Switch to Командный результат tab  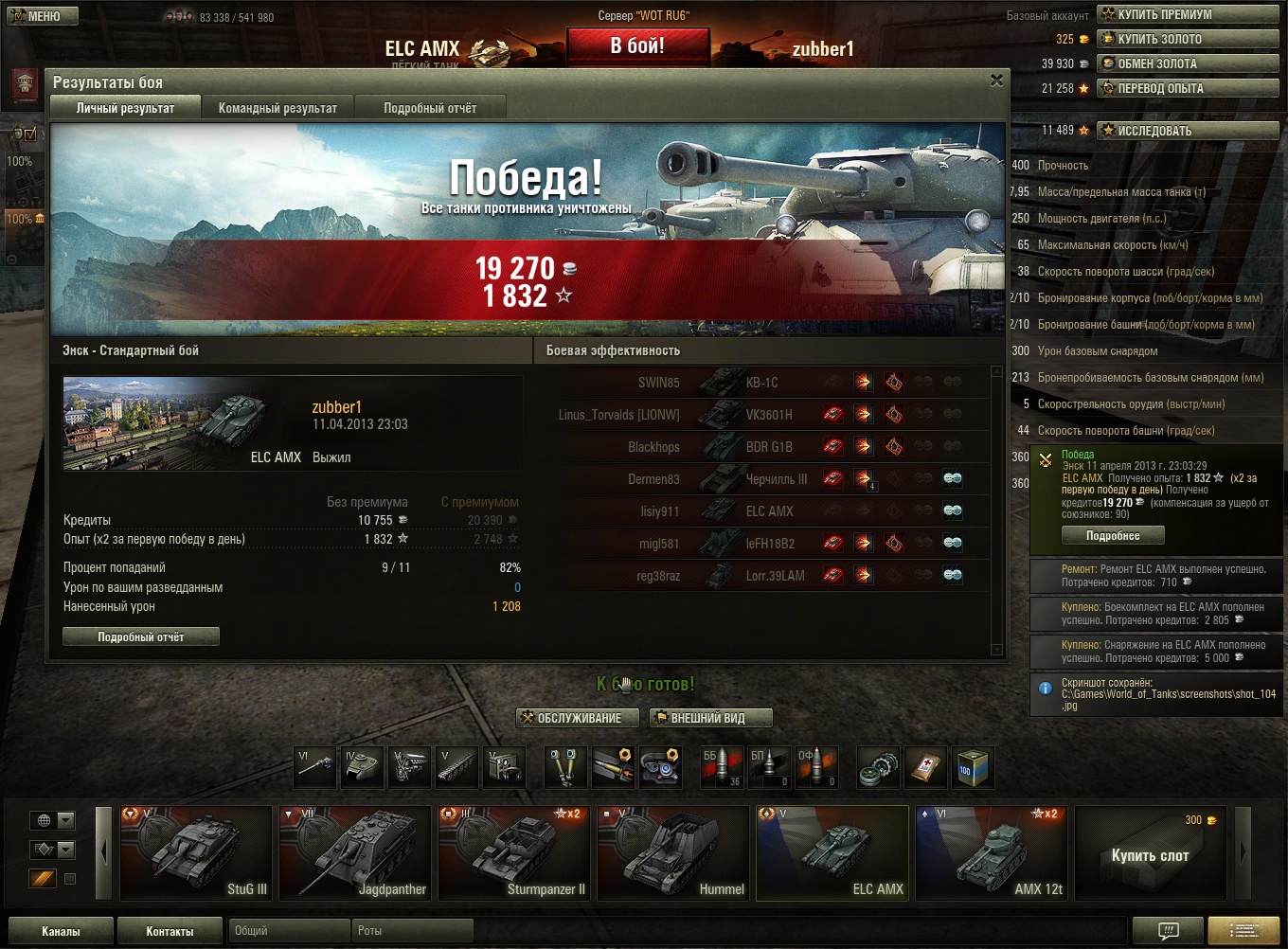[x=277, y=108]
